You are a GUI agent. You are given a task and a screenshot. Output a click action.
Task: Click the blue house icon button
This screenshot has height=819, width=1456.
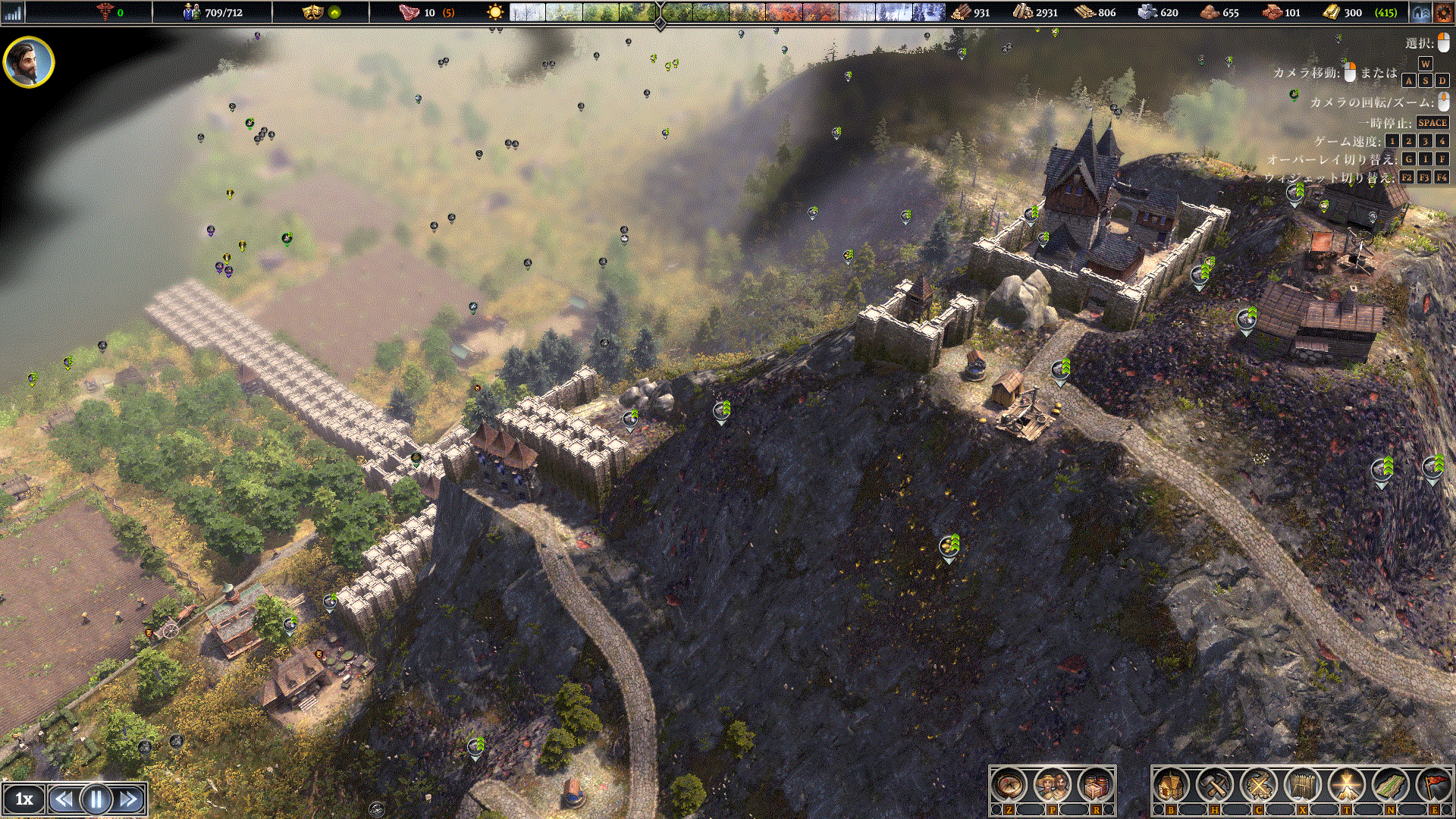point(1420,12)
